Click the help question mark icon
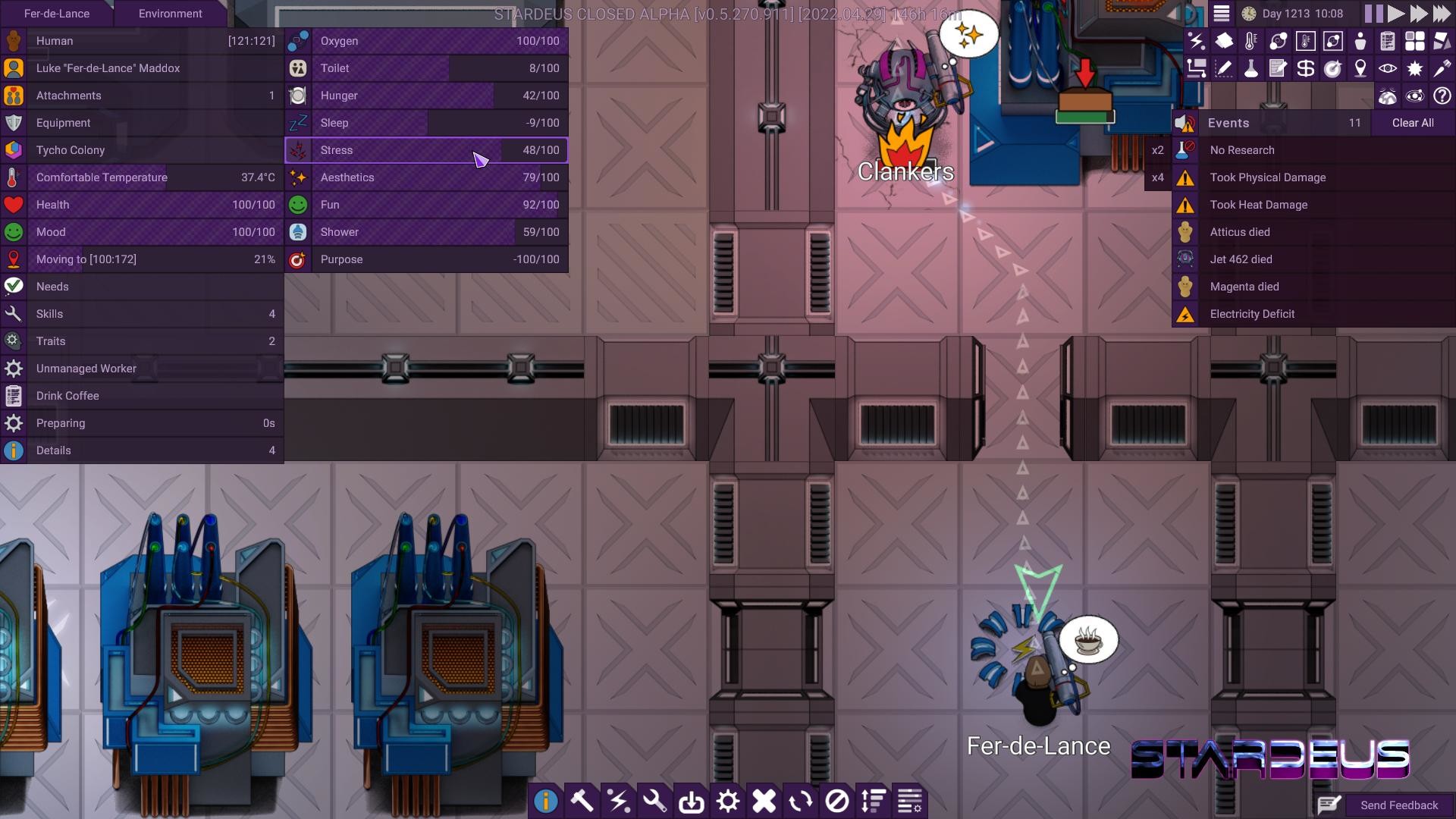The image size is (1456, 819). click(1442, 95)
